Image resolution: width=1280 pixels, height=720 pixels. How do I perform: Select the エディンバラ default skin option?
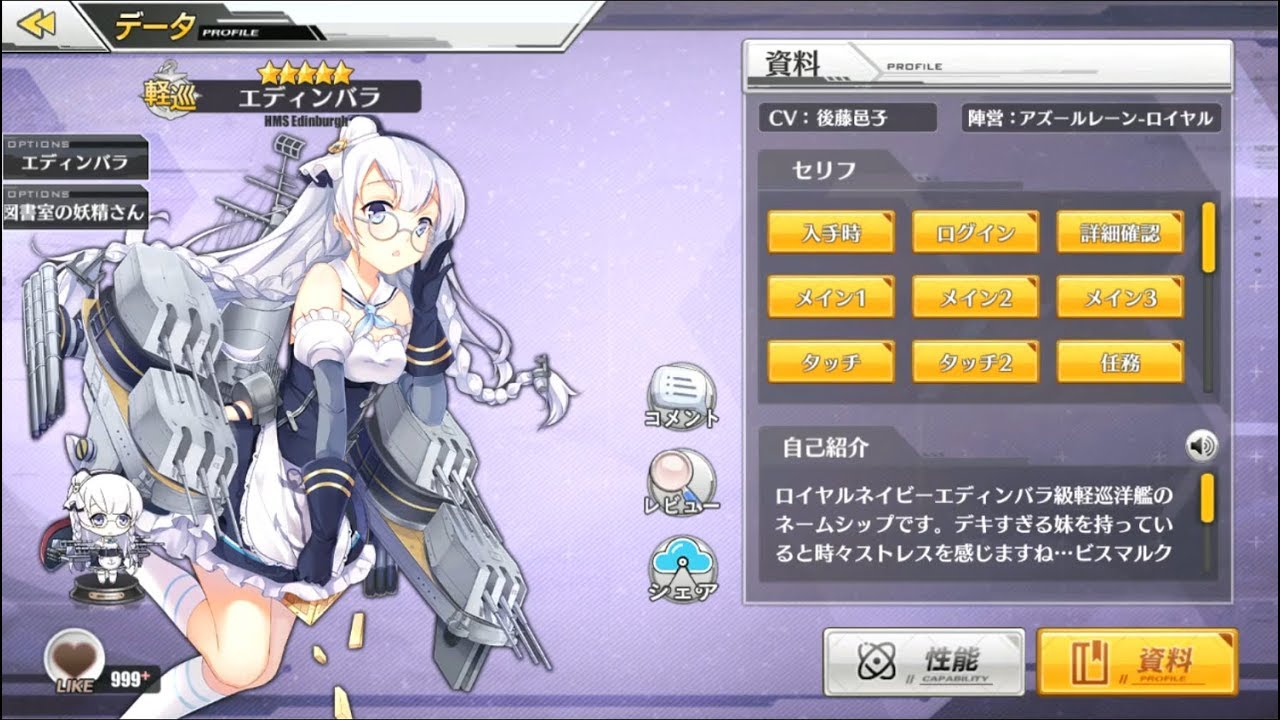click(76, 162)
